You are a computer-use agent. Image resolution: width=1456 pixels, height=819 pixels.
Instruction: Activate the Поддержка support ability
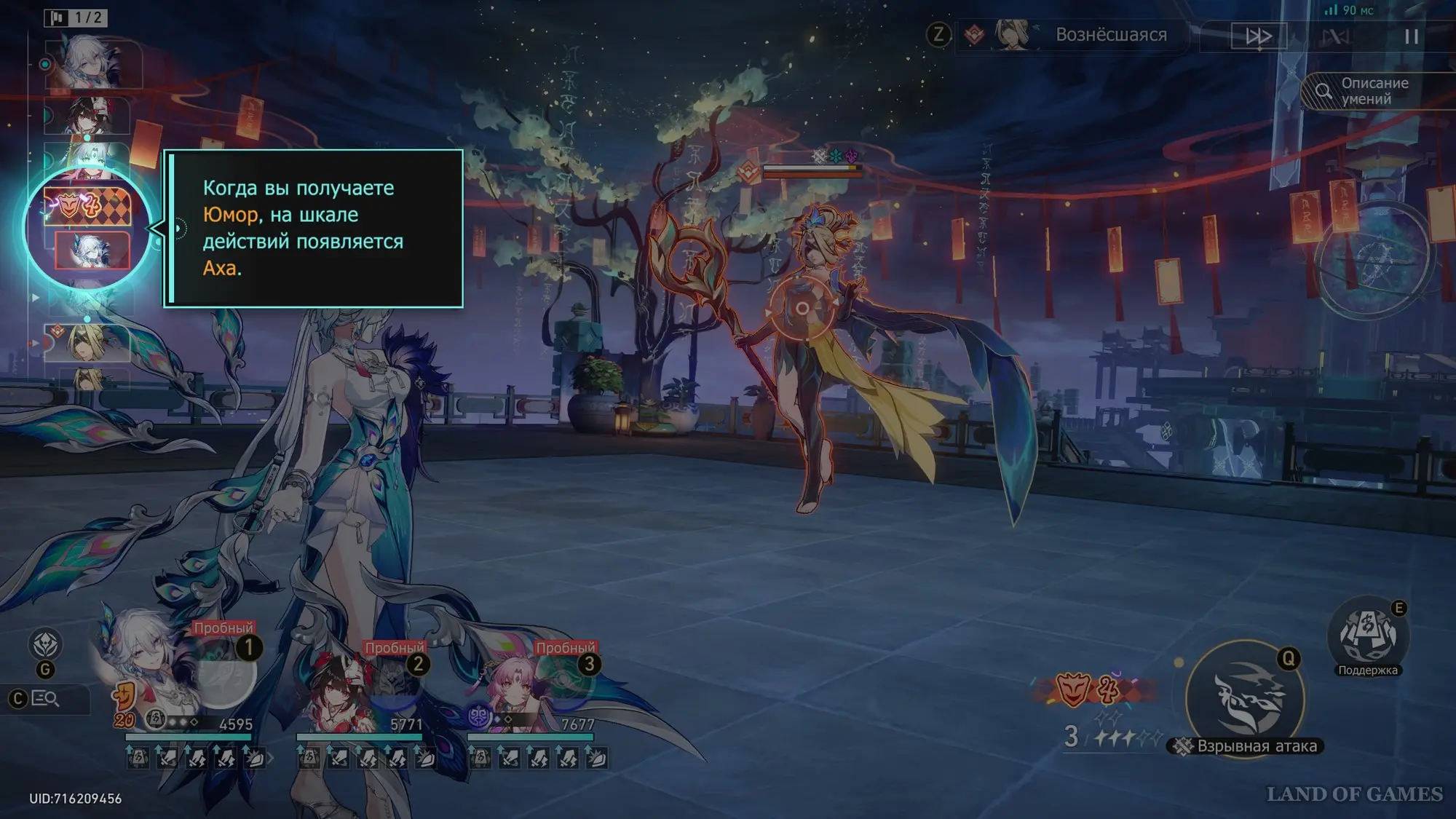1368,636
